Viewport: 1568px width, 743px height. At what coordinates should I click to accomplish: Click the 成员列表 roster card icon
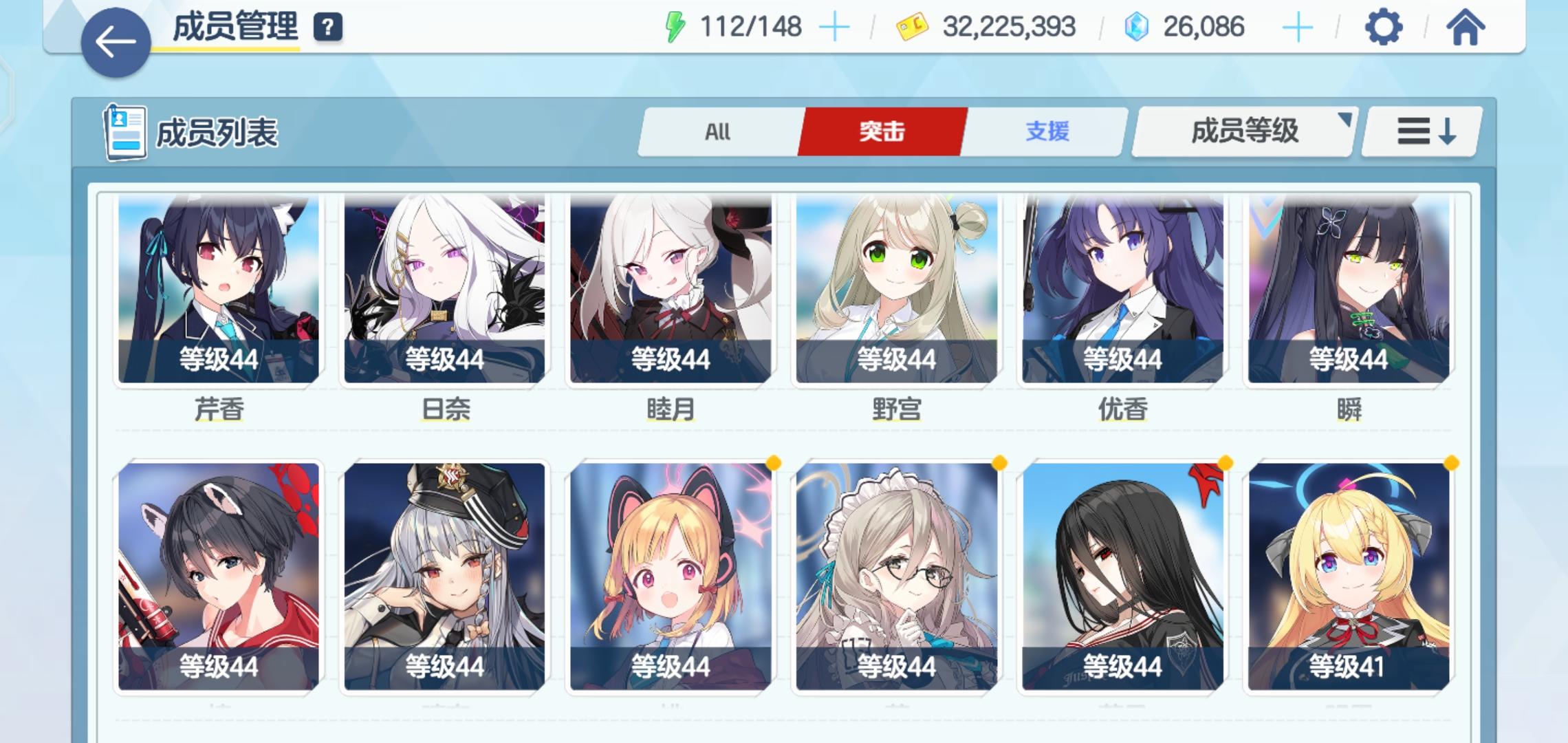coord(124,131)
